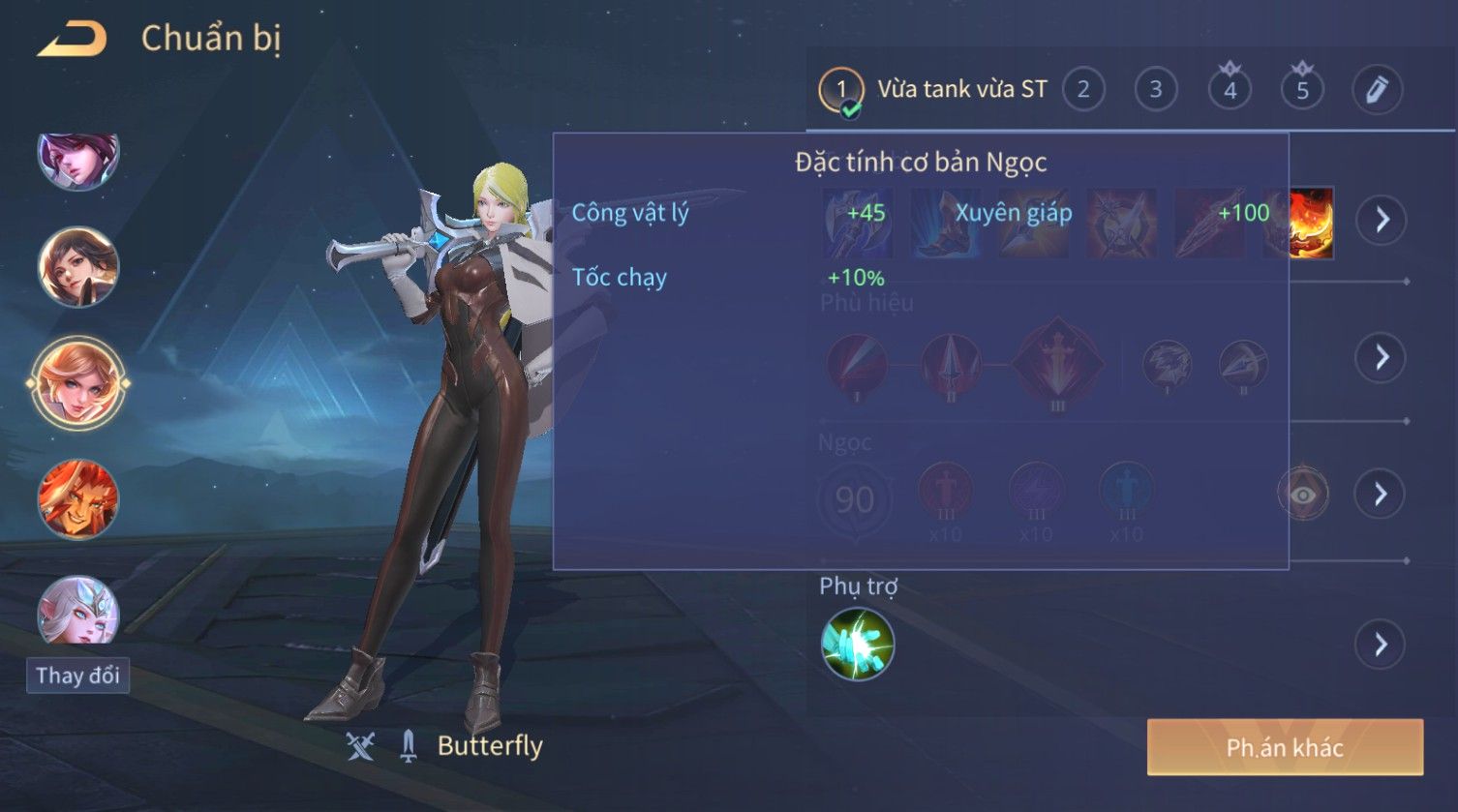Screen dimensions: 1458x812
Task: Select the dark-haired hero portrait
Action: tap(77, 266)
